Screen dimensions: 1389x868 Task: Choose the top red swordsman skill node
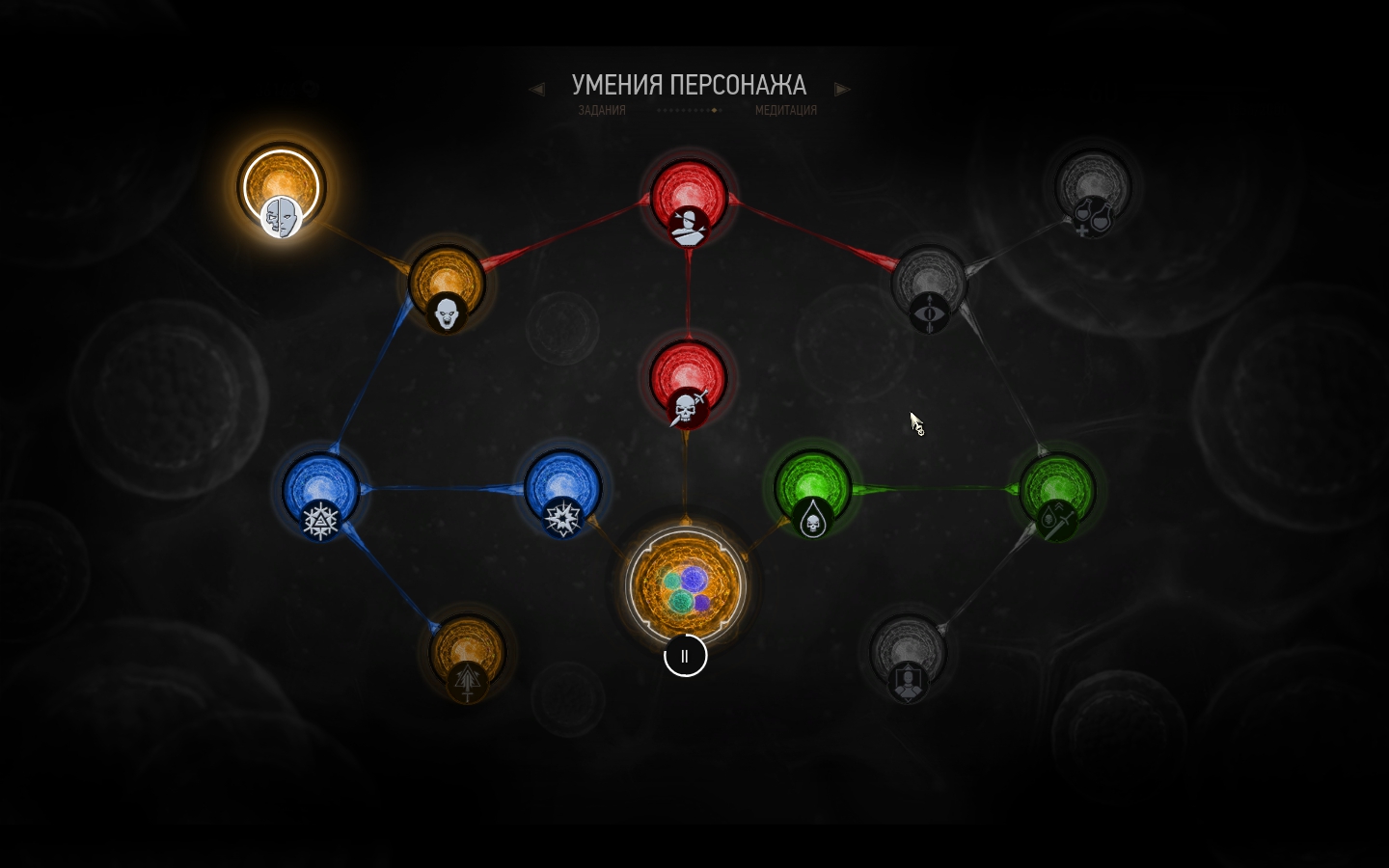click(688, 200)
